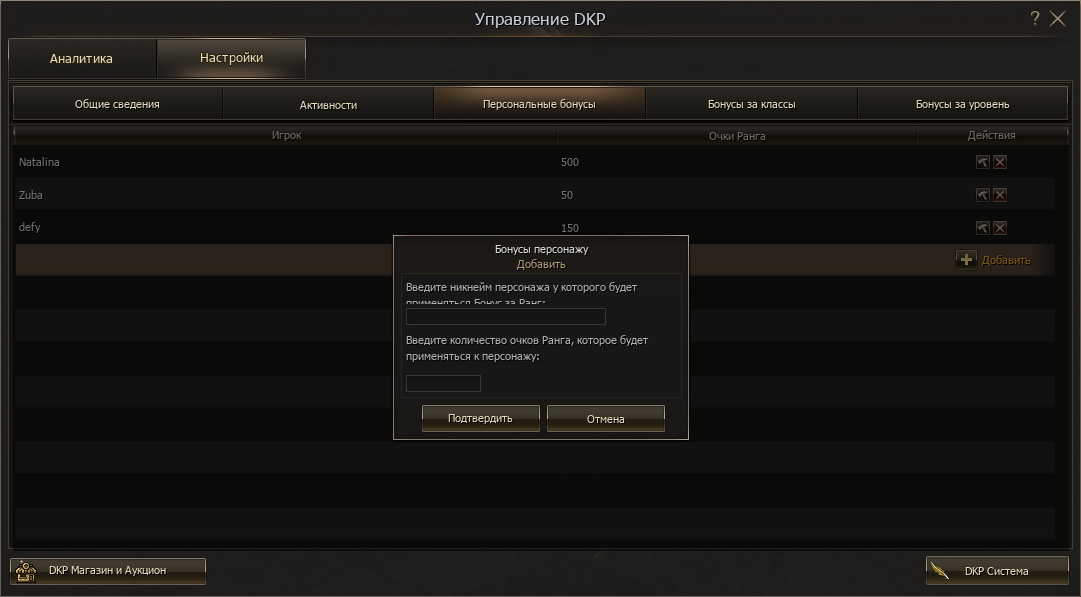Open the DKP Система button
Screen dimensions: 1081x597
click(996, 571)
